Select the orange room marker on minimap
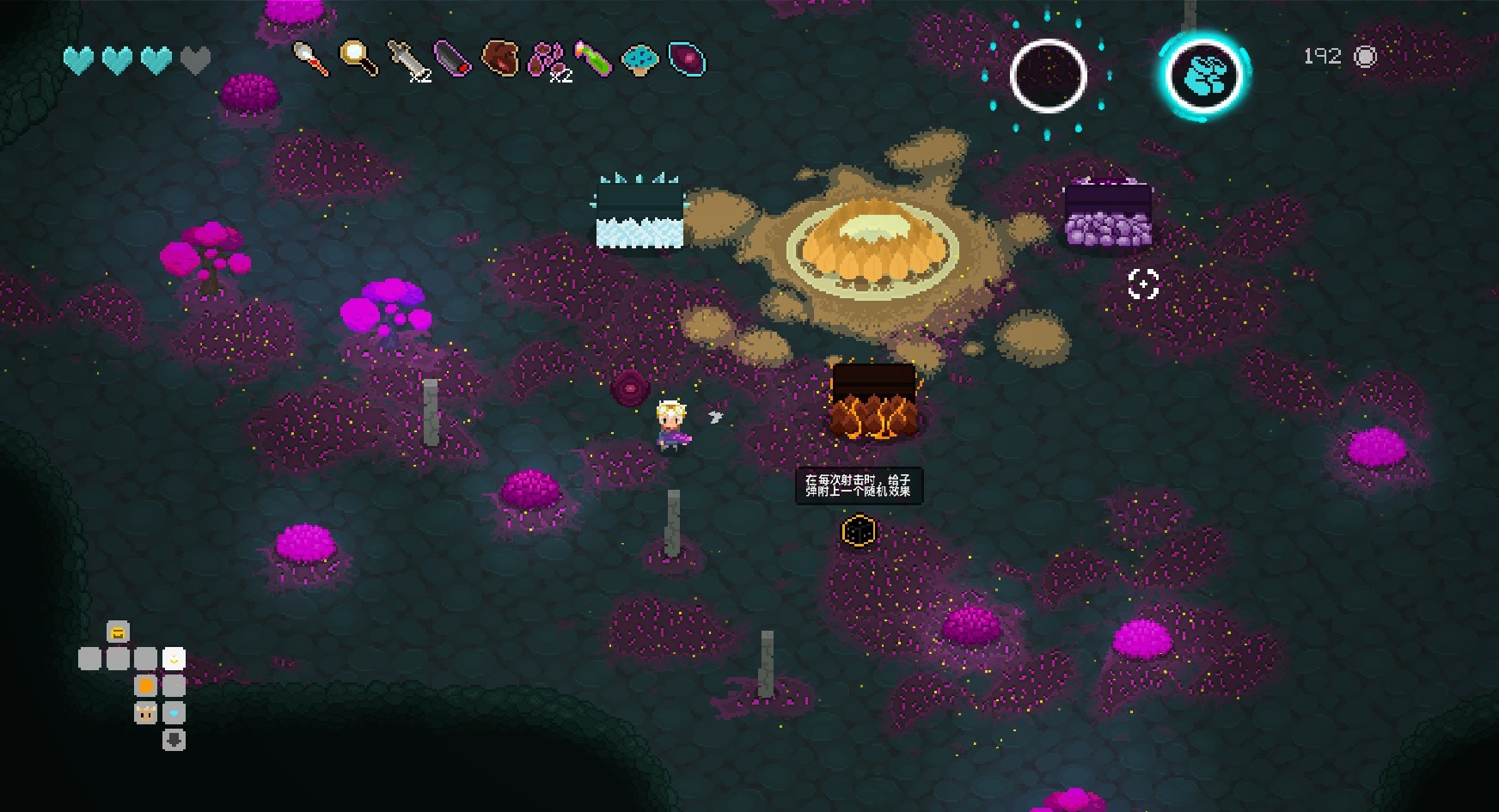1499x812 pixels. 146,686
